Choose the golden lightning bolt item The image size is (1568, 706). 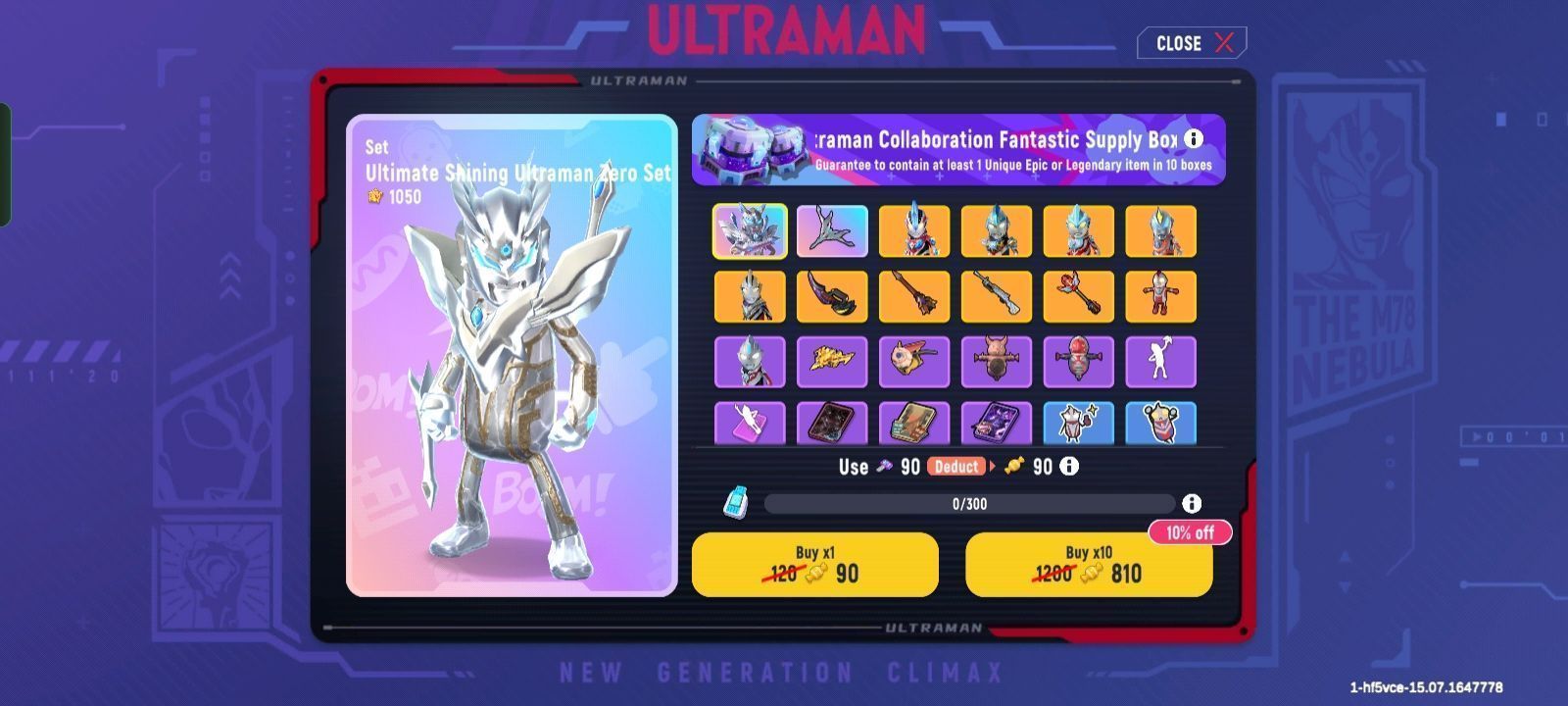[832, 361]
